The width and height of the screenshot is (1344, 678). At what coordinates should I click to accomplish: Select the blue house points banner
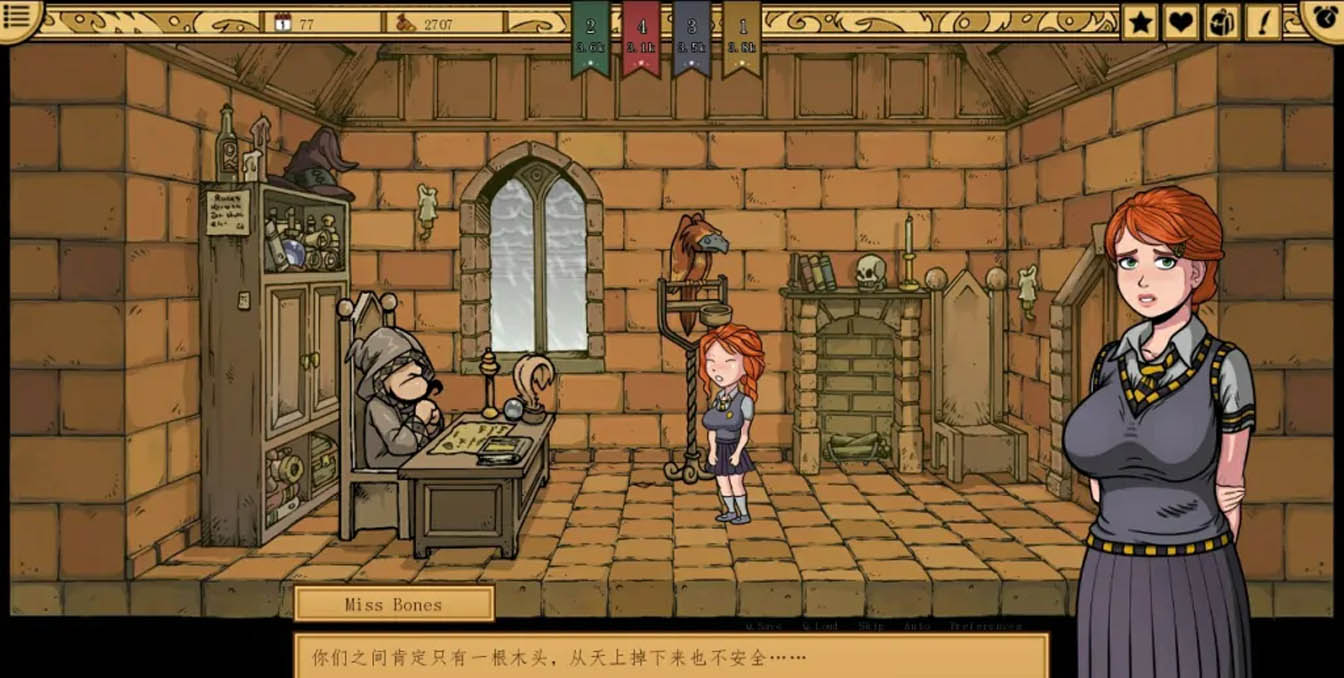[x=691, y=36]
